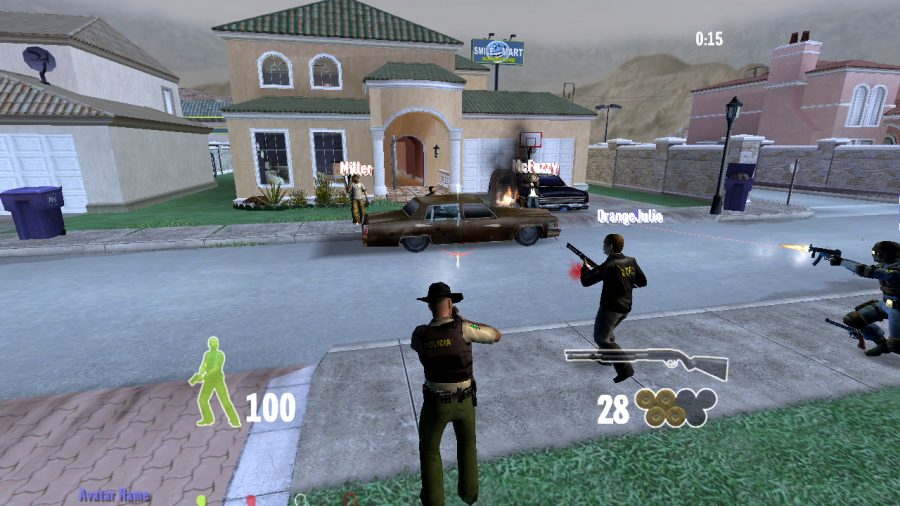Click the shotgun shells ammo icon
This screenshot has height=506, width=900.
click(x=675, y=407)
